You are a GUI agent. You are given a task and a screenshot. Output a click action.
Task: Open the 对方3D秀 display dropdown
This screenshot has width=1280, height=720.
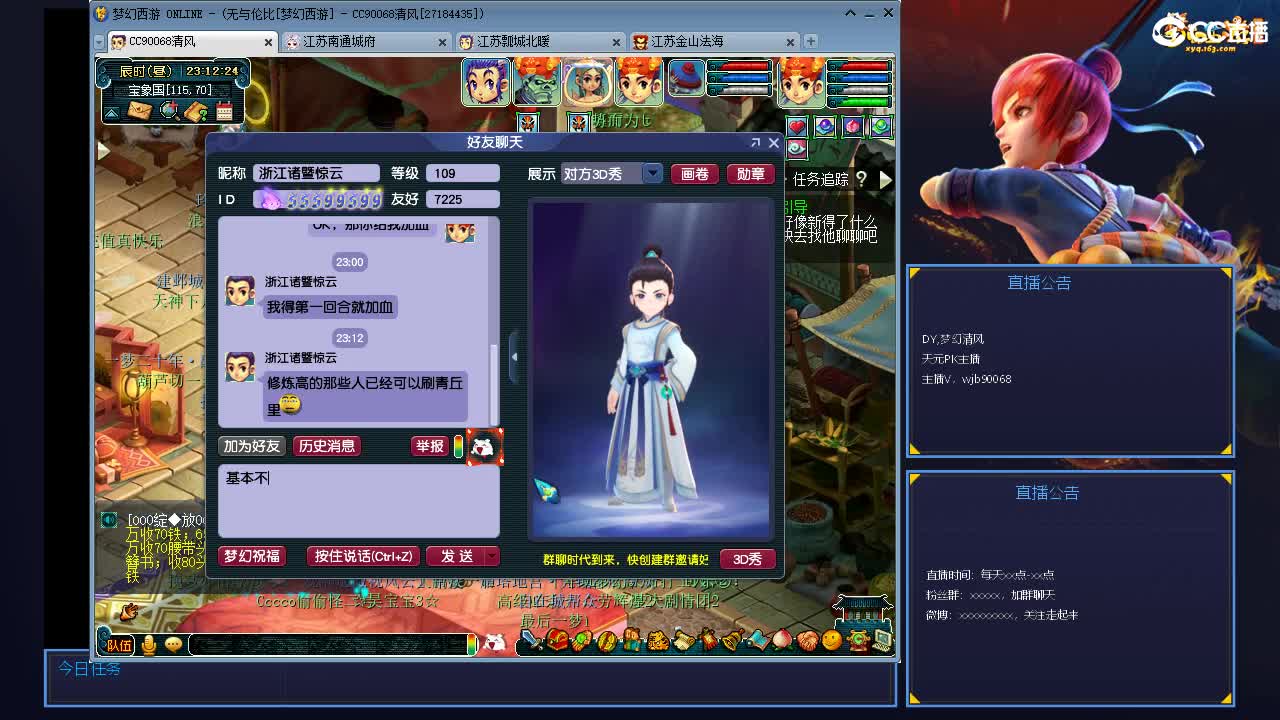[651, 173]
